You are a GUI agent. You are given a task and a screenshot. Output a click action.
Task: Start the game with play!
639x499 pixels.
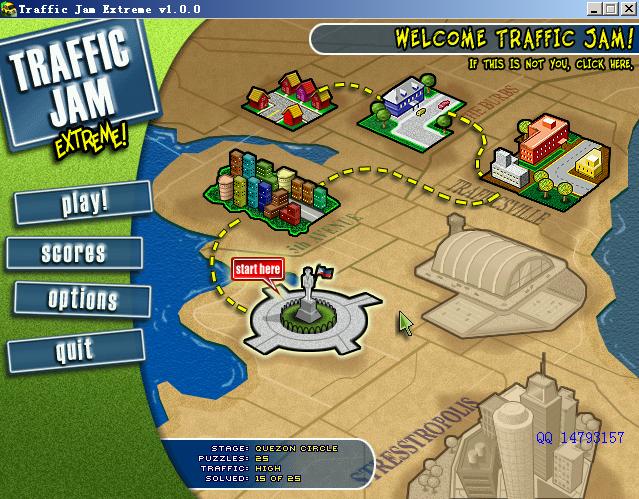(83, 202)
